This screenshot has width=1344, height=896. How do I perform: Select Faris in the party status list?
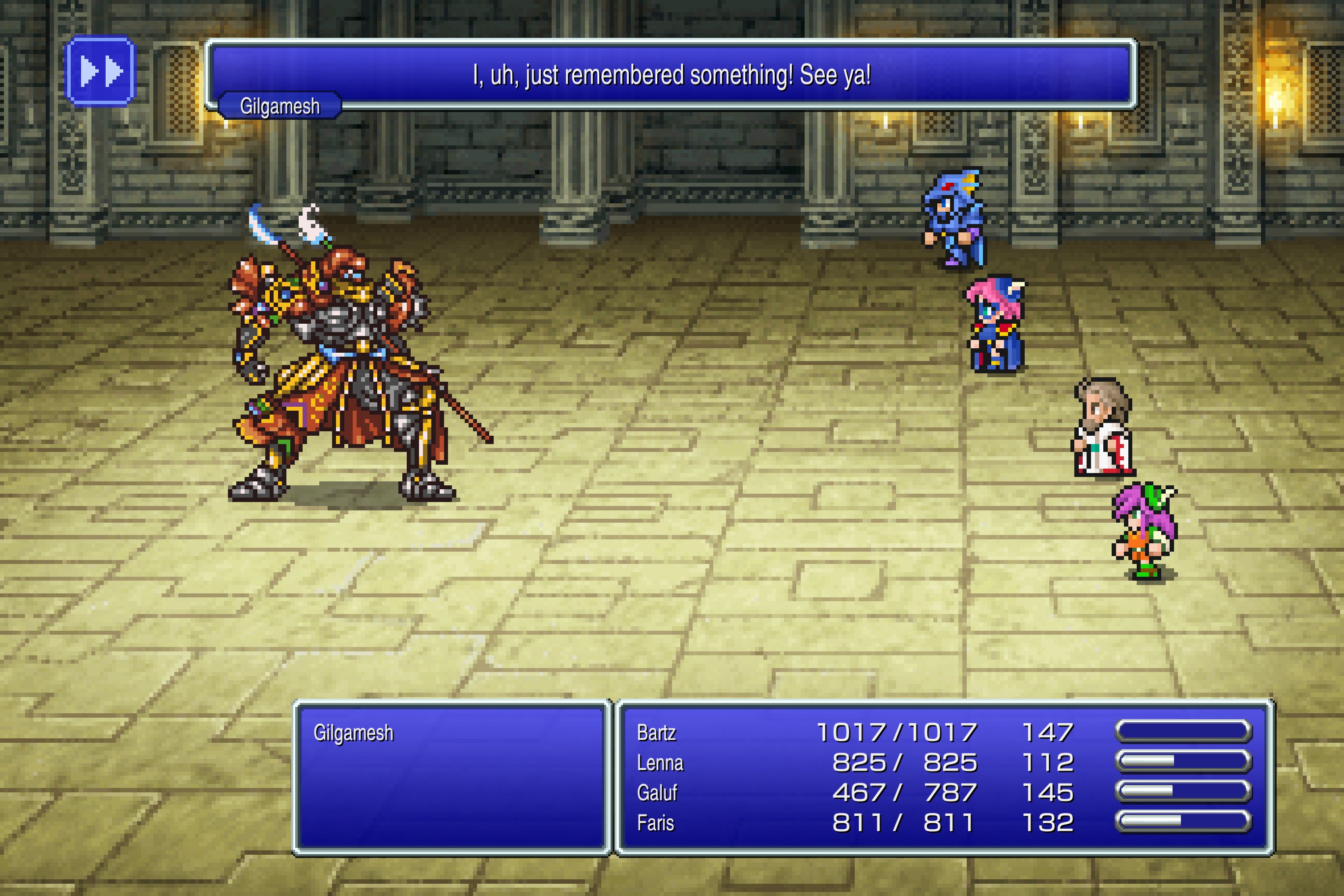point(655,823)
